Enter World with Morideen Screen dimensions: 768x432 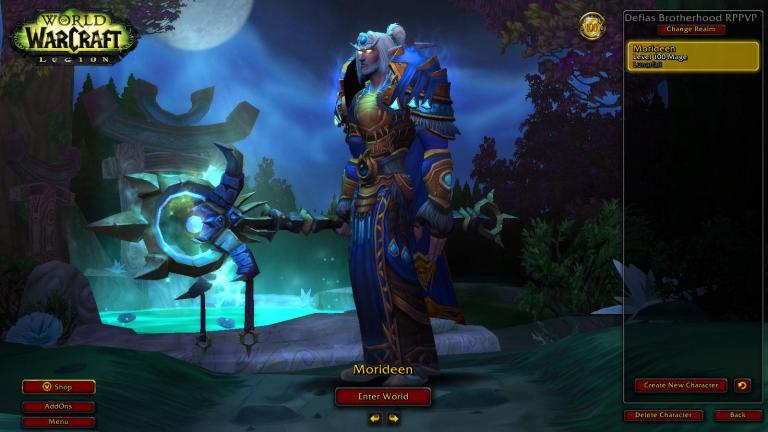[x=383, y=396]
